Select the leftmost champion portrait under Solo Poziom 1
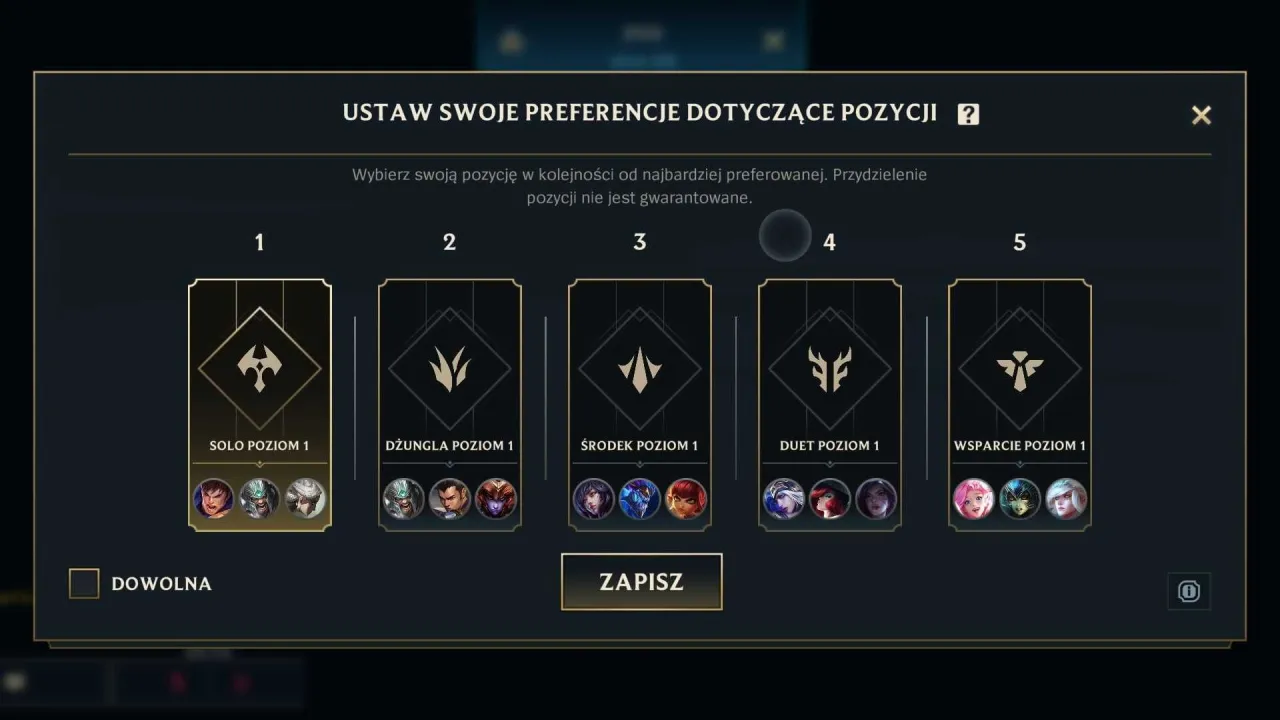 point(214,499)
